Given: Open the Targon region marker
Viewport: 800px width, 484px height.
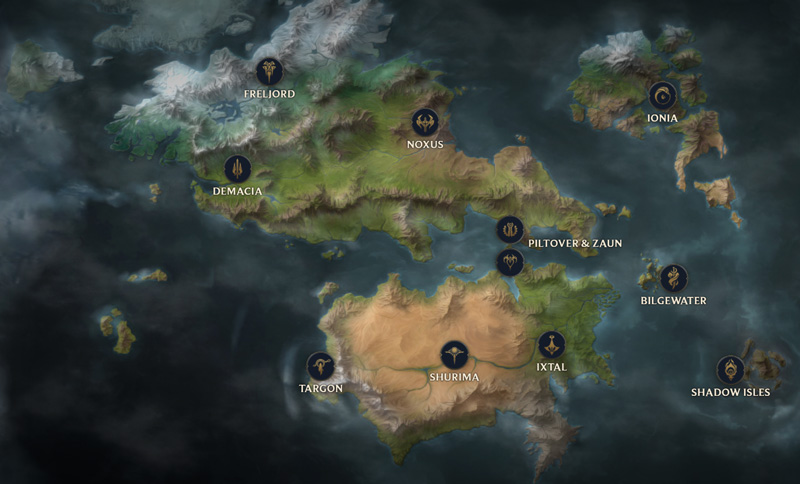Looking at the screenshot, I should (321, 366).
